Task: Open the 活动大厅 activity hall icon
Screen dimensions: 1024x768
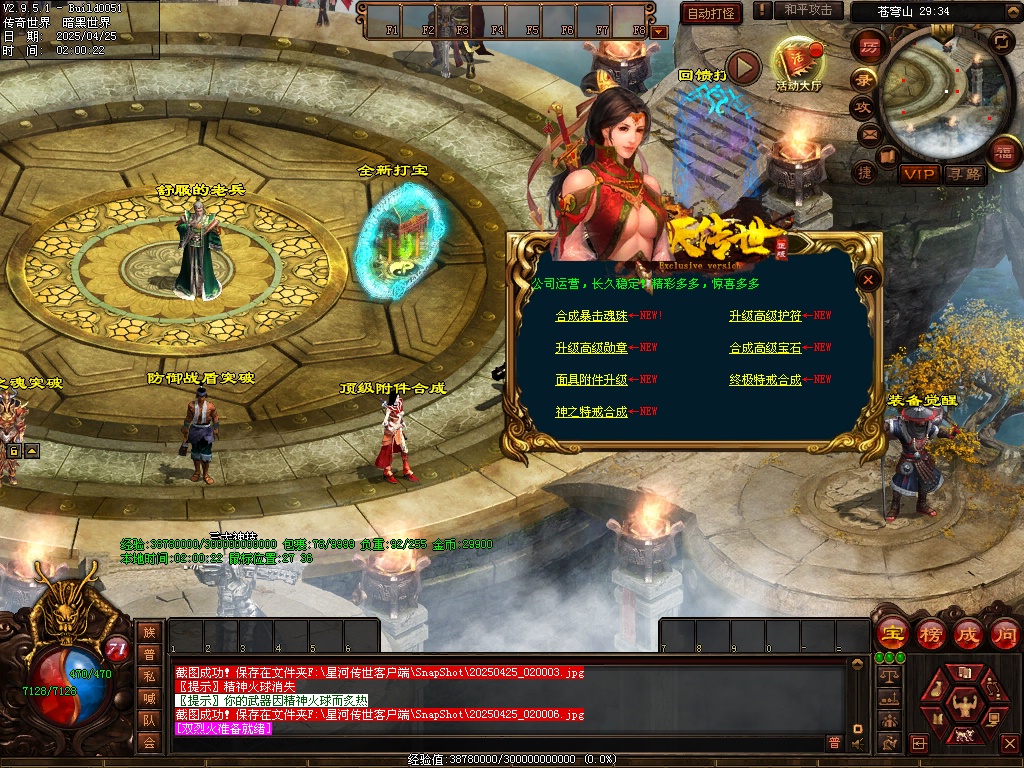Action: click(798, 64)
